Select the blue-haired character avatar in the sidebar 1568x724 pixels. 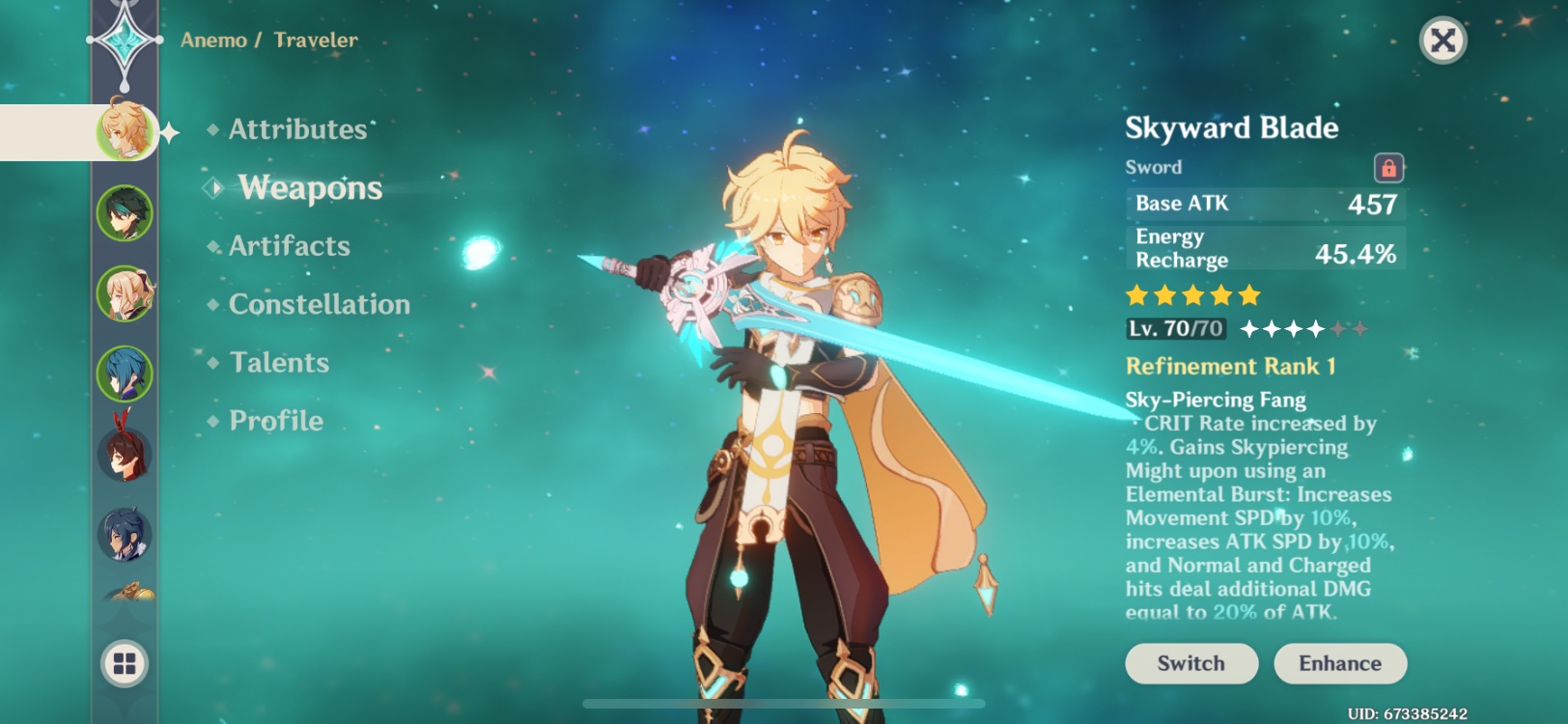(x=124, y=375)
